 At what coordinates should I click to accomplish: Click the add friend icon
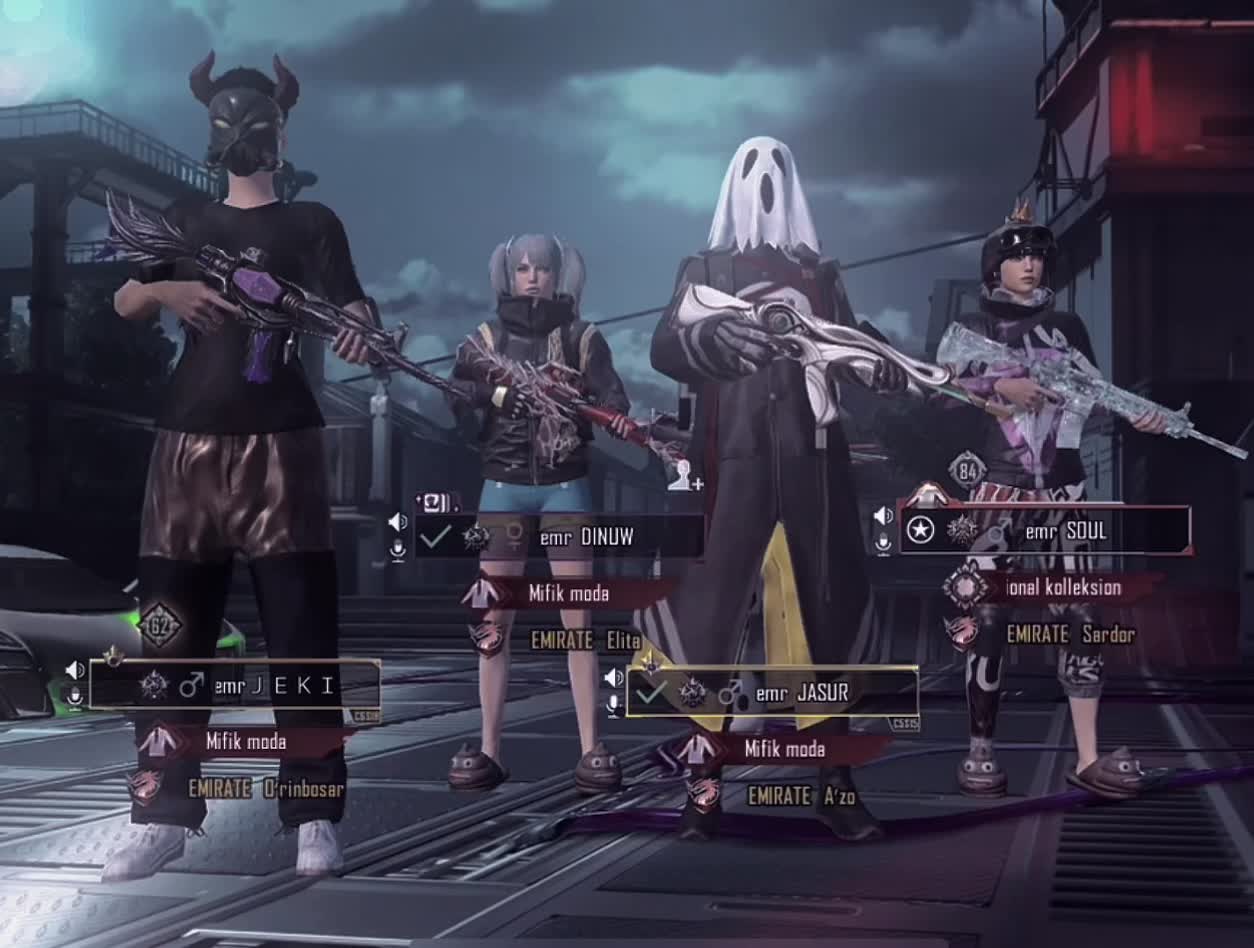pos(685,476)
